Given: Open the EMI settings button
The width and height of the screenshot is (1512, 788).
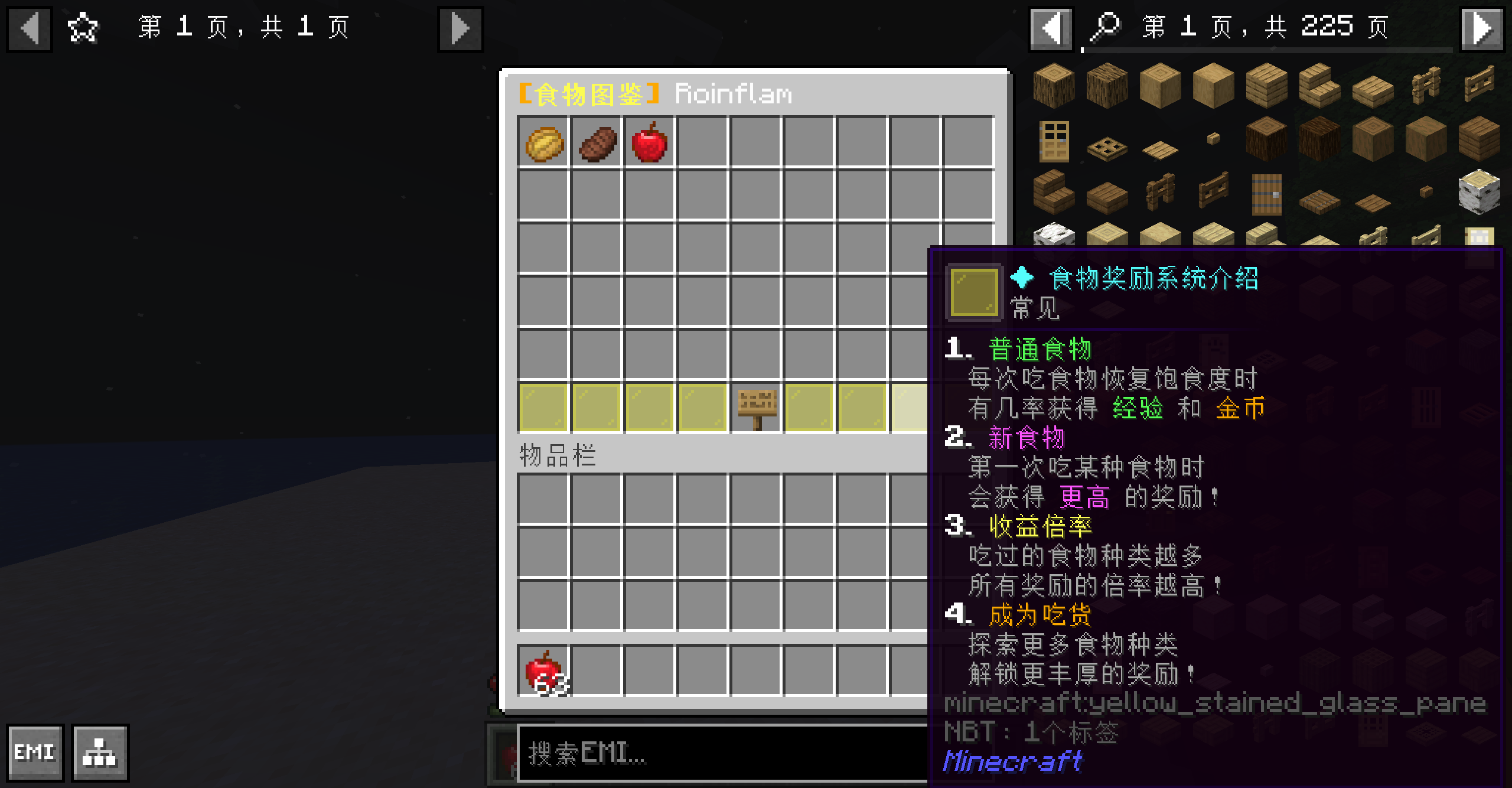Looking at the screenshot, I should coord(35,753).
